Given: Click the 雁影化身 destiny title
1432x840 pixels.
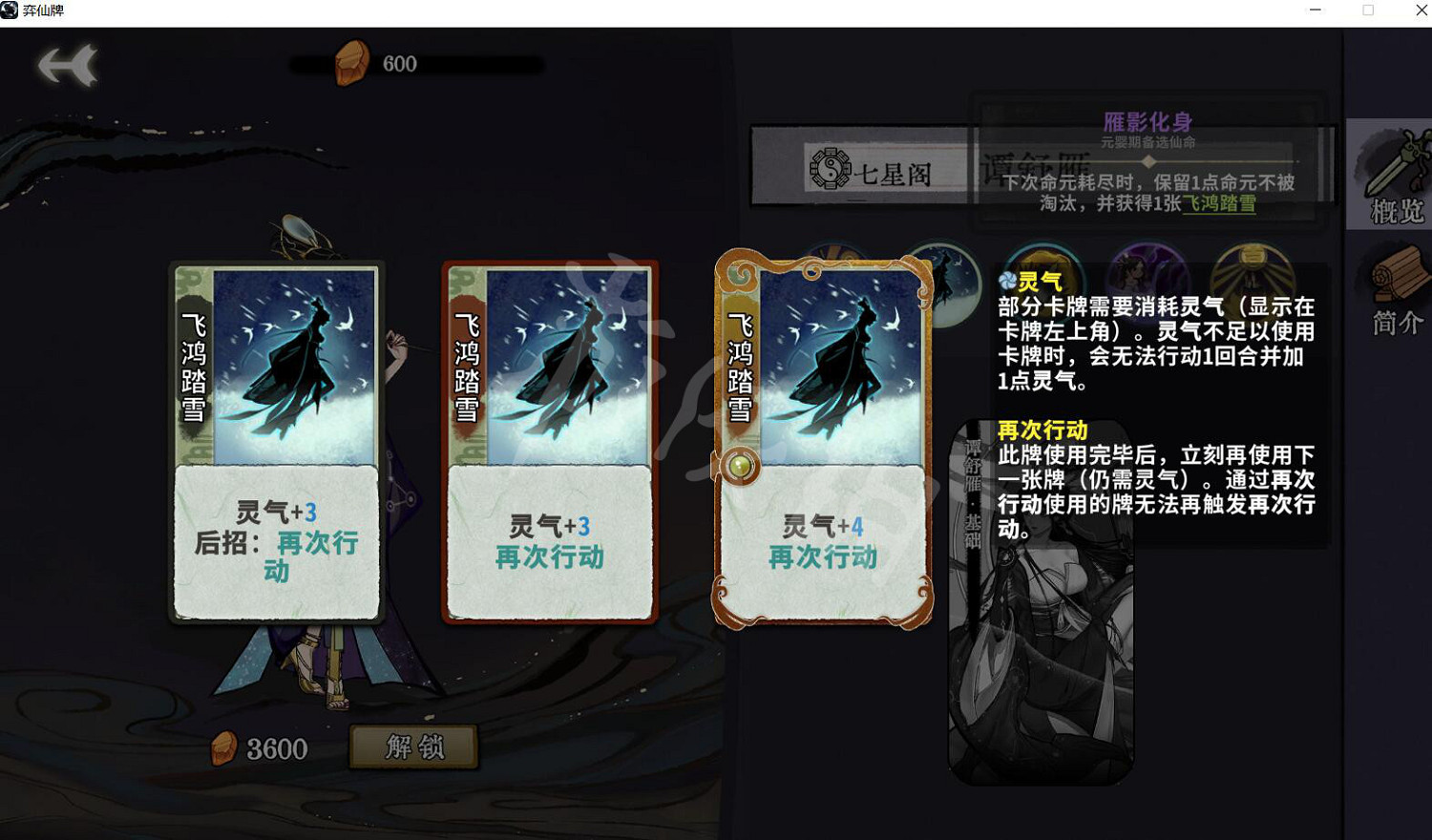Looking at the screenshot, I should click(1149, 122).
